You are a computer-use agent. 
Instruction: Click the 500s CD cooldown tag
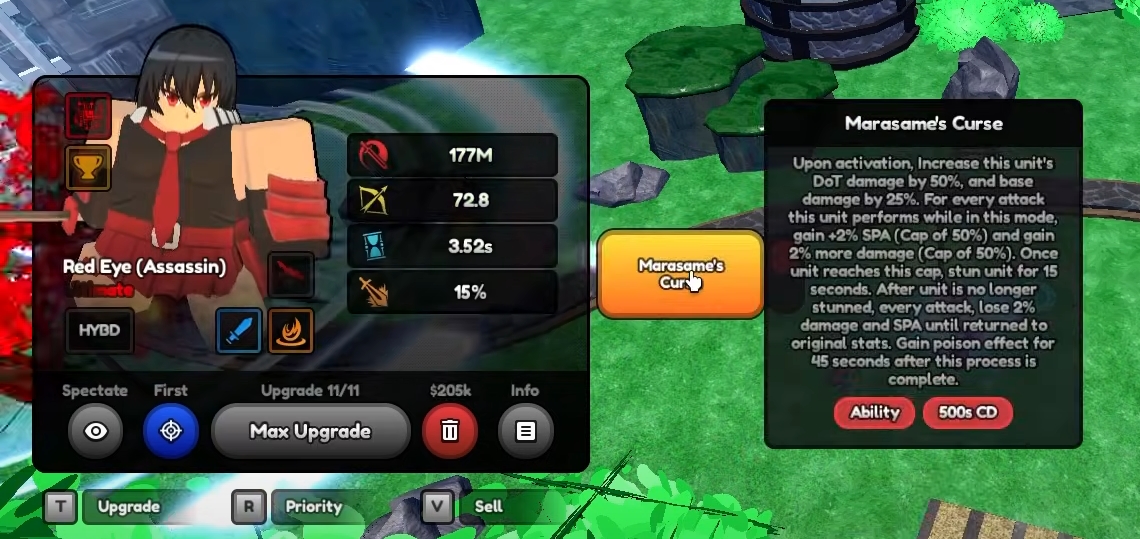pyautogui.click(x=968, y=412)
